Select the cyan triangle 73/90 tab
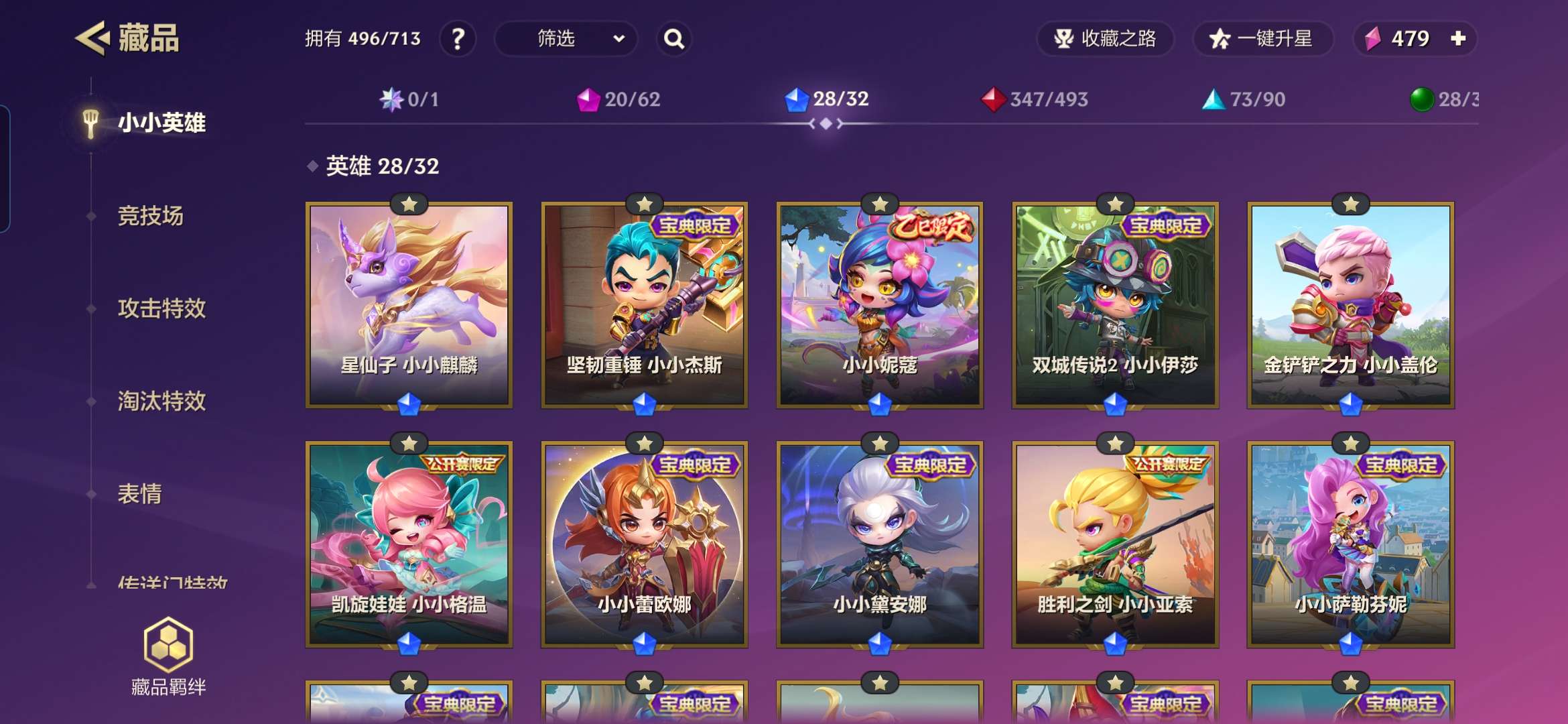1568x724 pixels. click(x=1244, y=100)
